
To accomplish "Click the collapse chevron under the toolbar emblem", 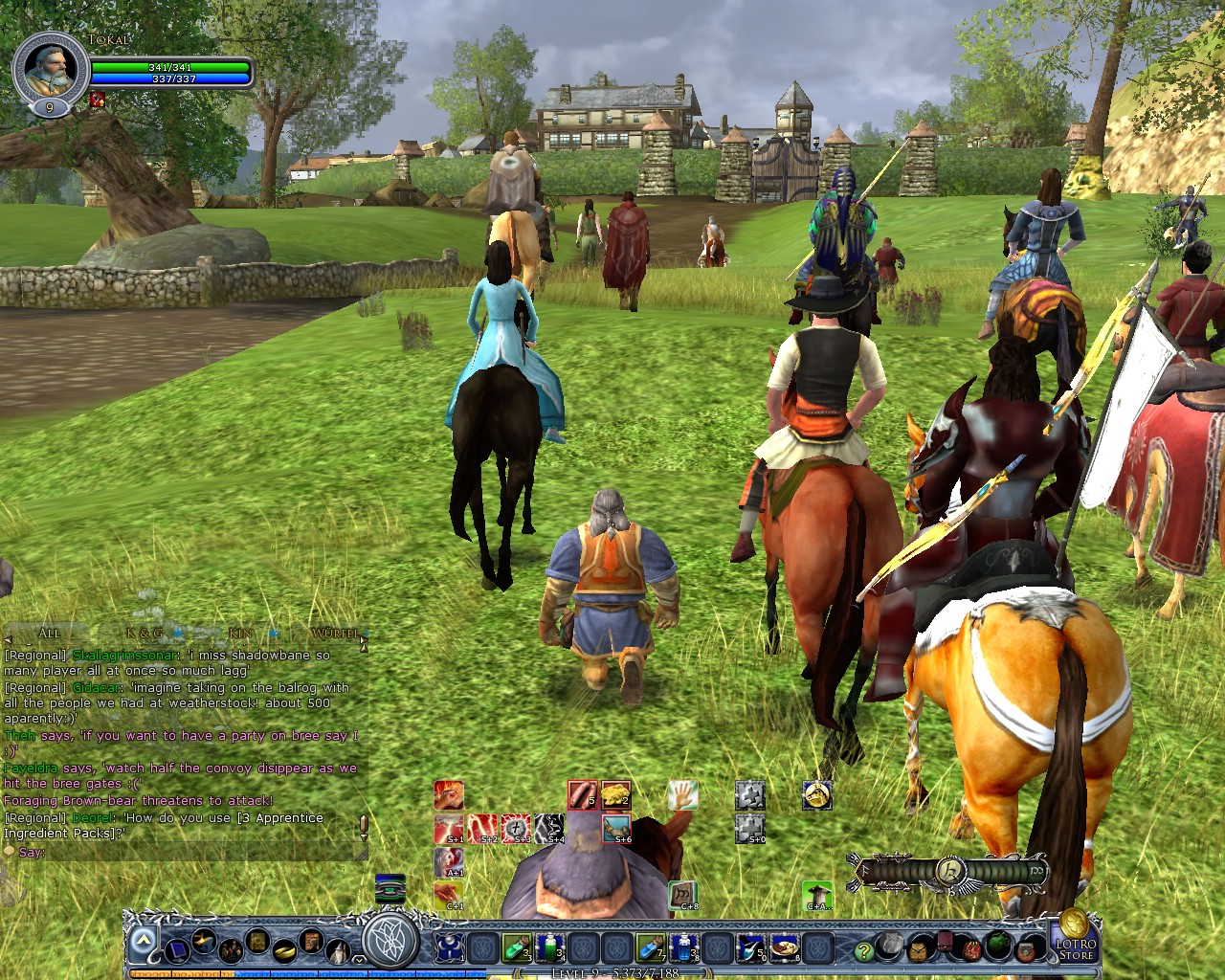I will (358, 960).
